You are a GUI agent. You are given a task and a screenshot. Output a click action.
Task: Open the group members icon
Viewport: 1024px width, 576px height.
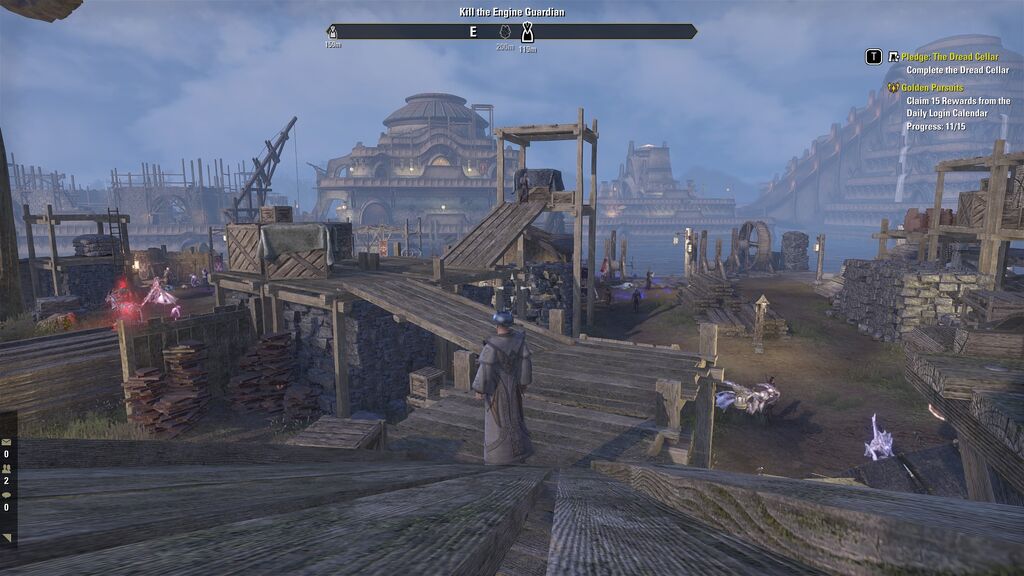click(x=6, y=468)
